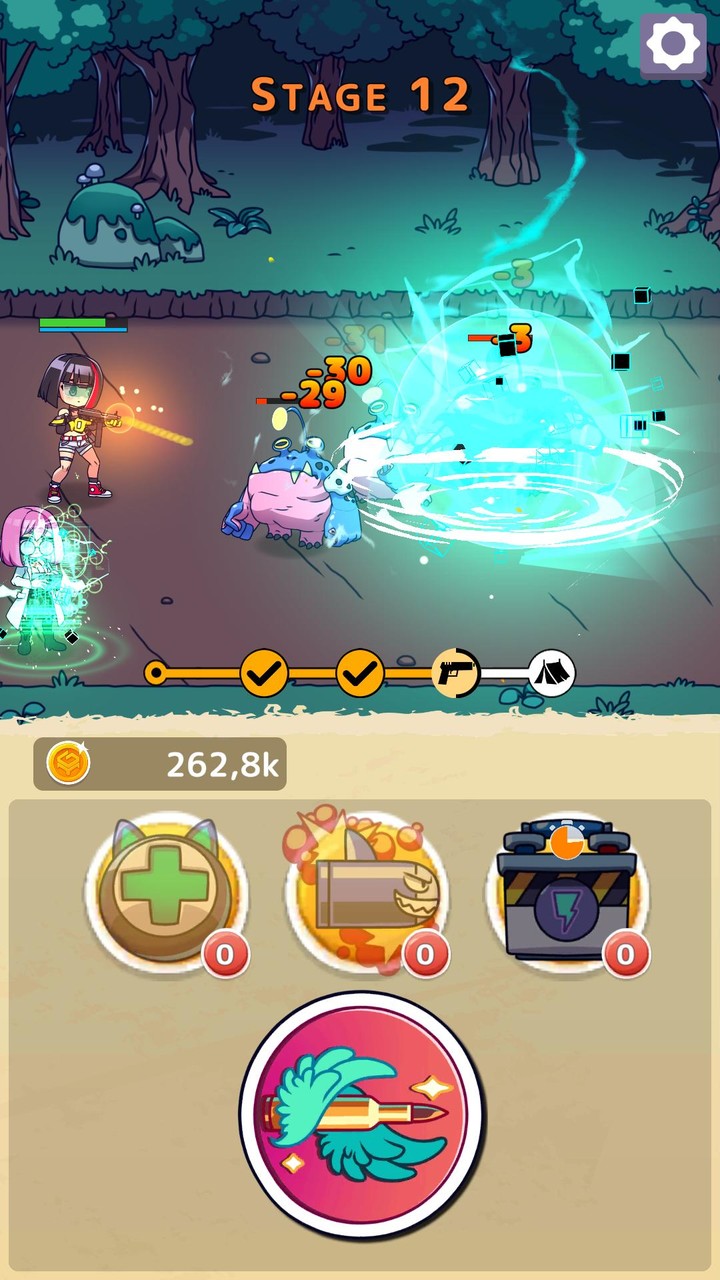Open settings with the gear icon
720x1280 pixels.
tap(672, 43)
